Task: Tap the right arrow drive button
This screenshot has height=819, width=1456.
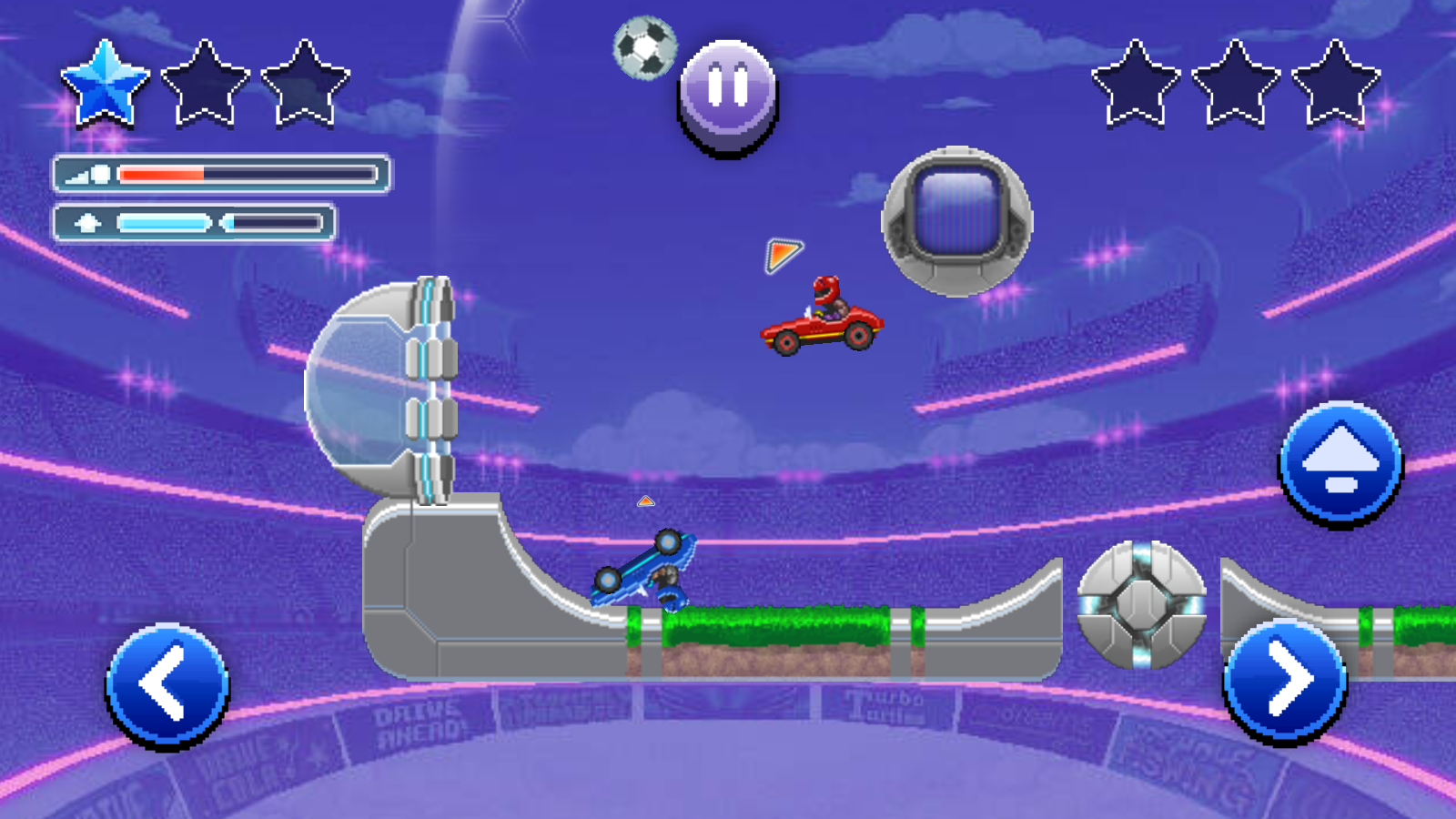Action: click(1285, 681)
